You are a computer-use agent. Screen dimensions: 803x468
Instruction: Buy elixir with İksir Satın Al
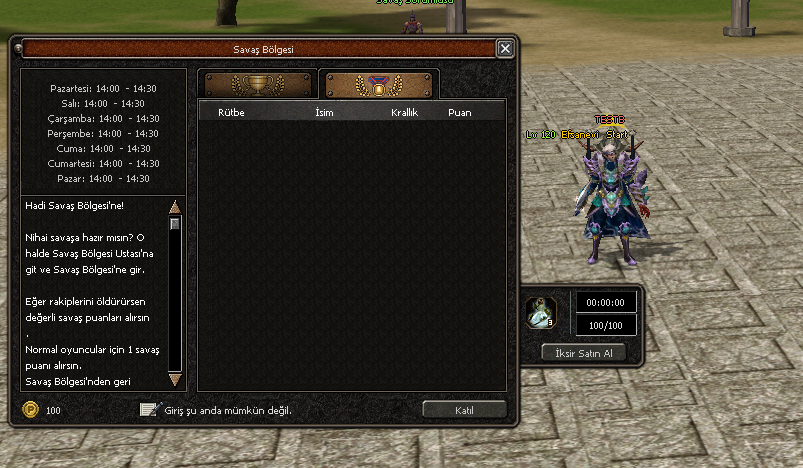(x=583, y=353)
